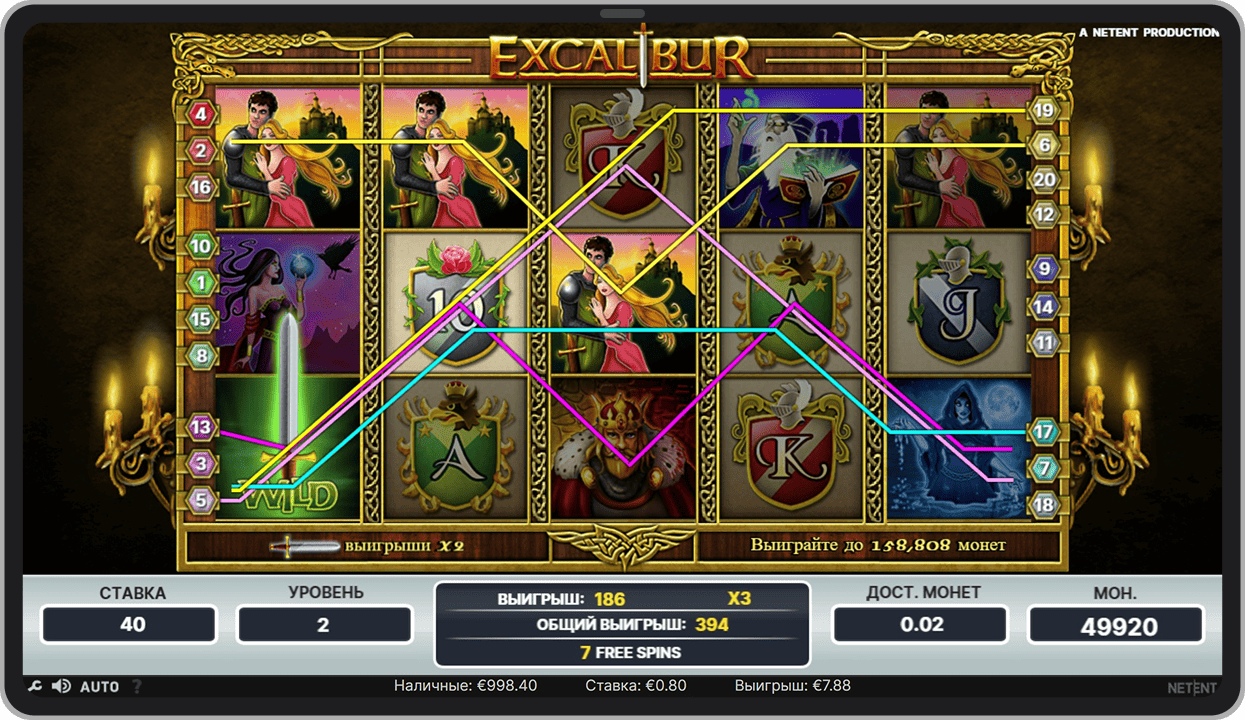
Task: Choose the blue payline 9 marker
Action: (x=1044, y=268)
